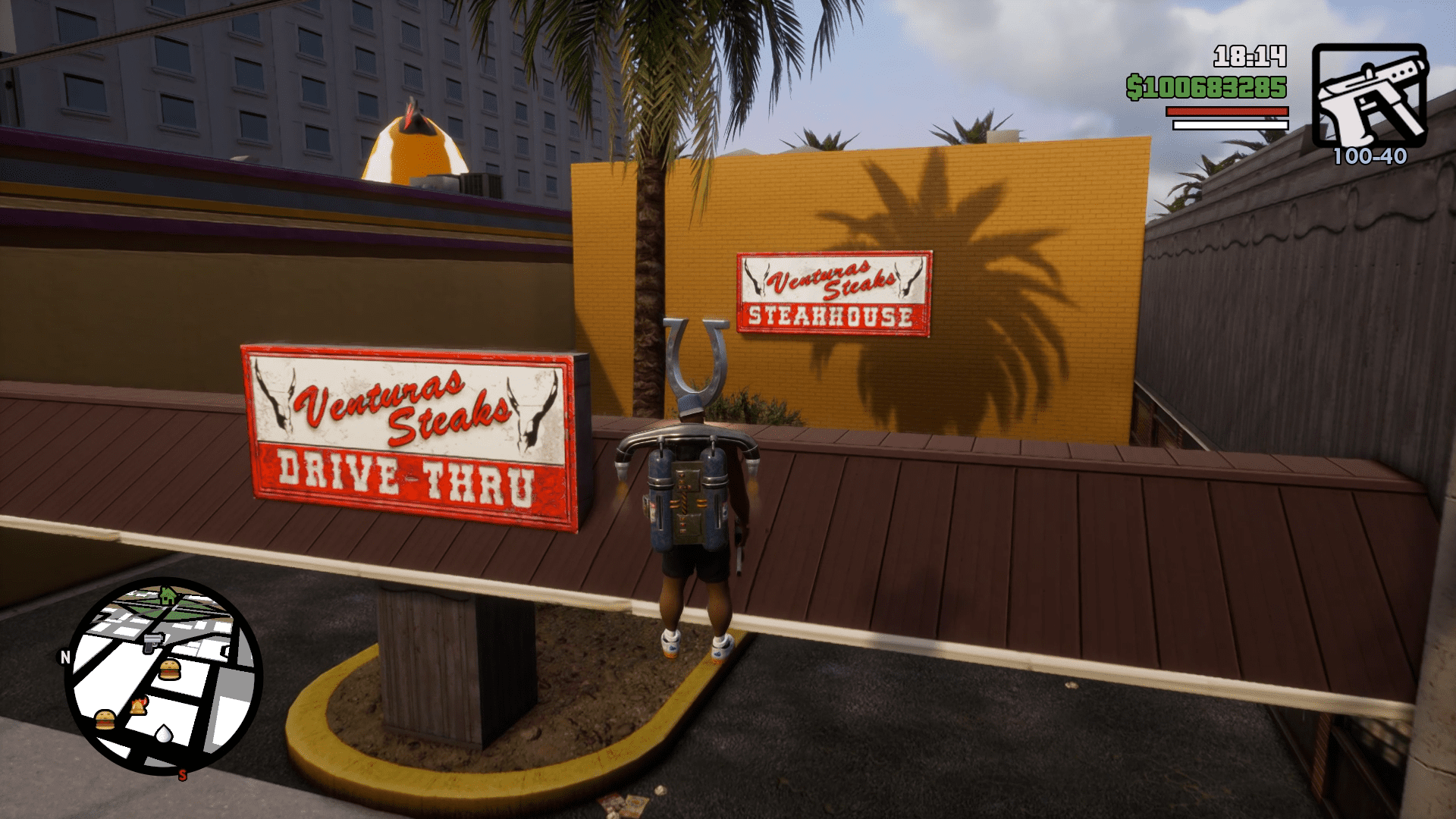Click the STEAKHOUSE sign on the yellow wall

(833, 294)
